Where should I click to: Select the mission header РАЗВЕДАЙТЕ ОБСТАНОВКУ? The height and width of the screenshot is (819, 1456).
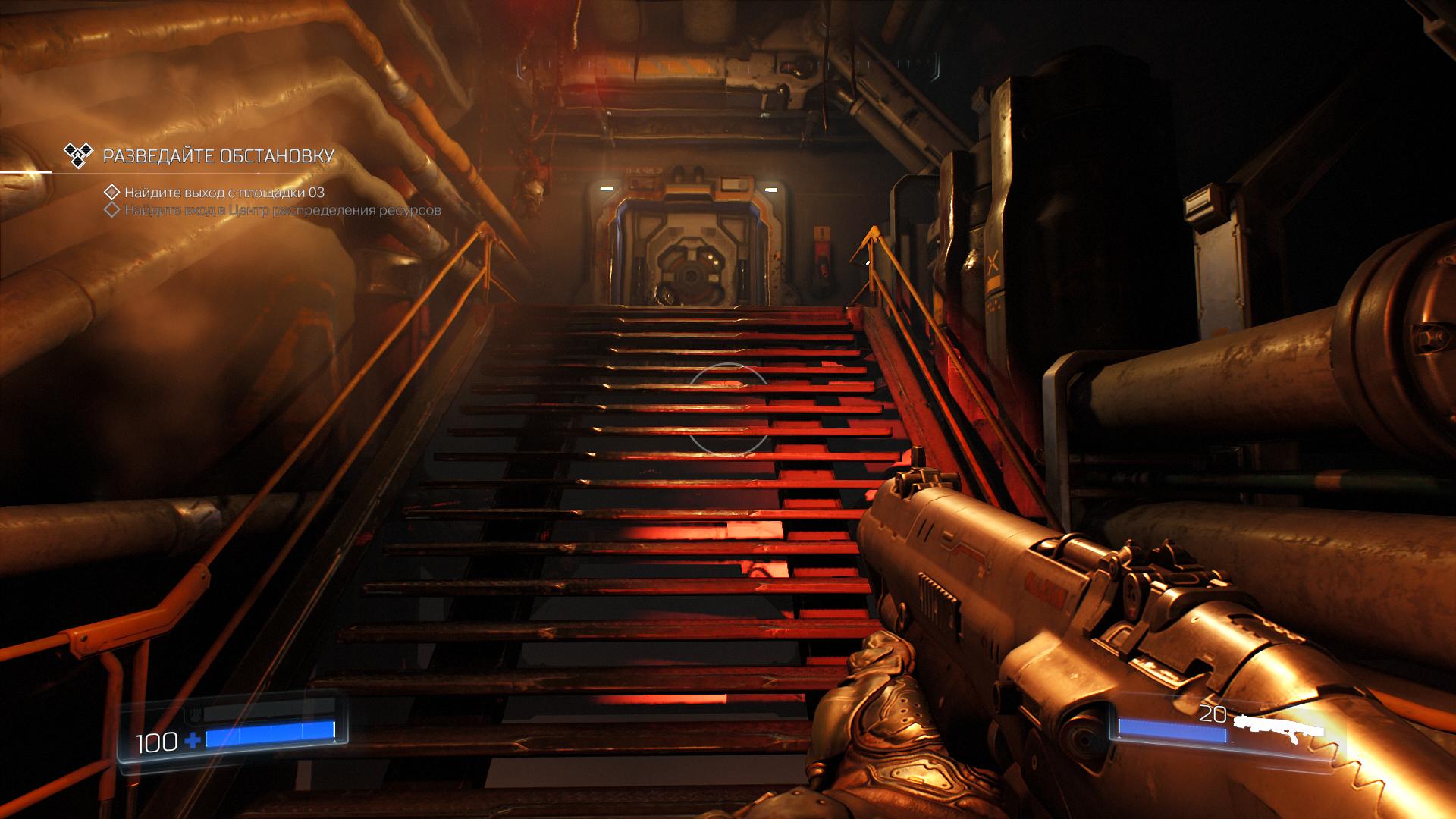pyautogui.click(x=218, y=156)
